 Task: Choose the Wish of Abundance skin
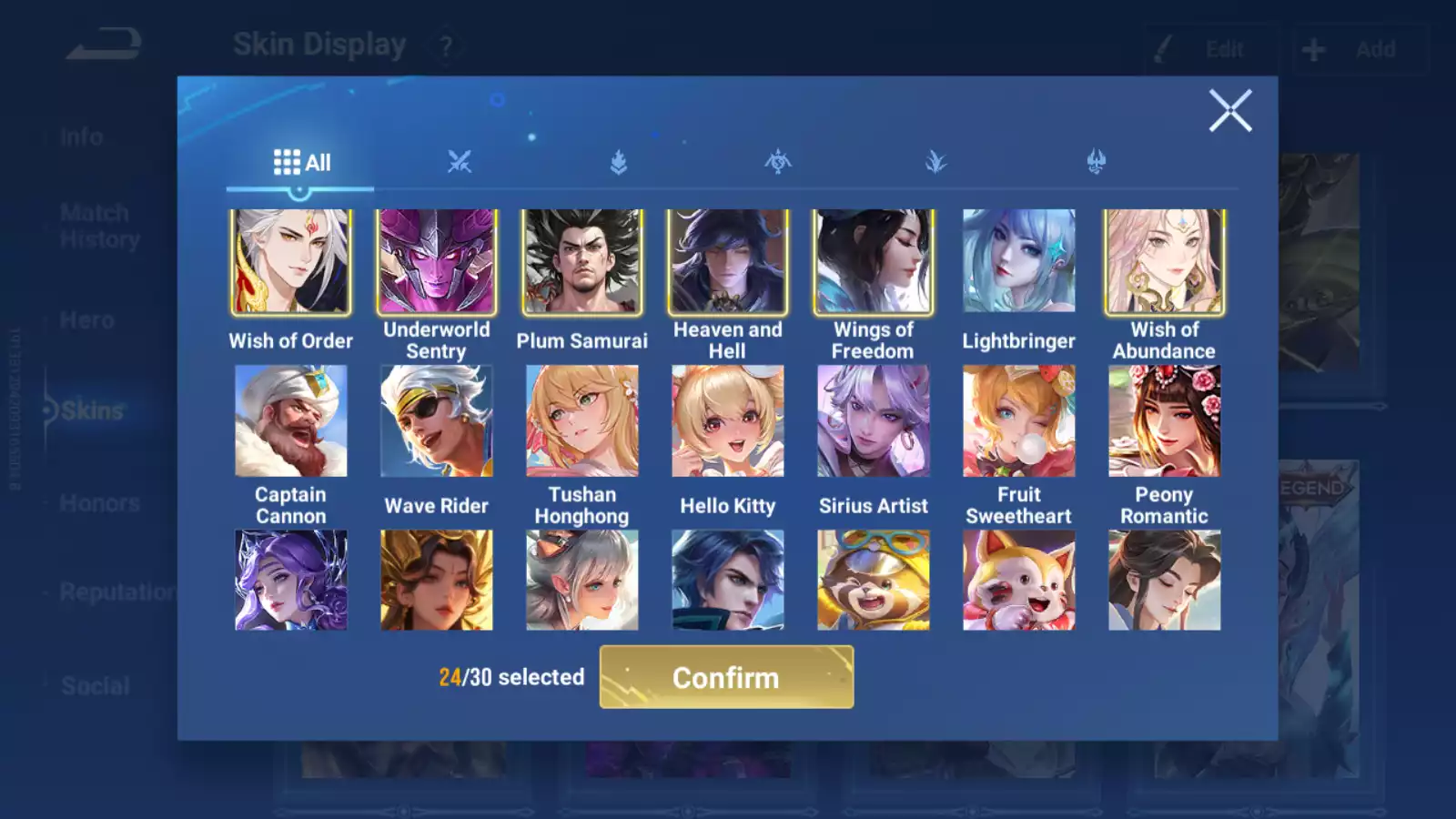coord(1165,262)
